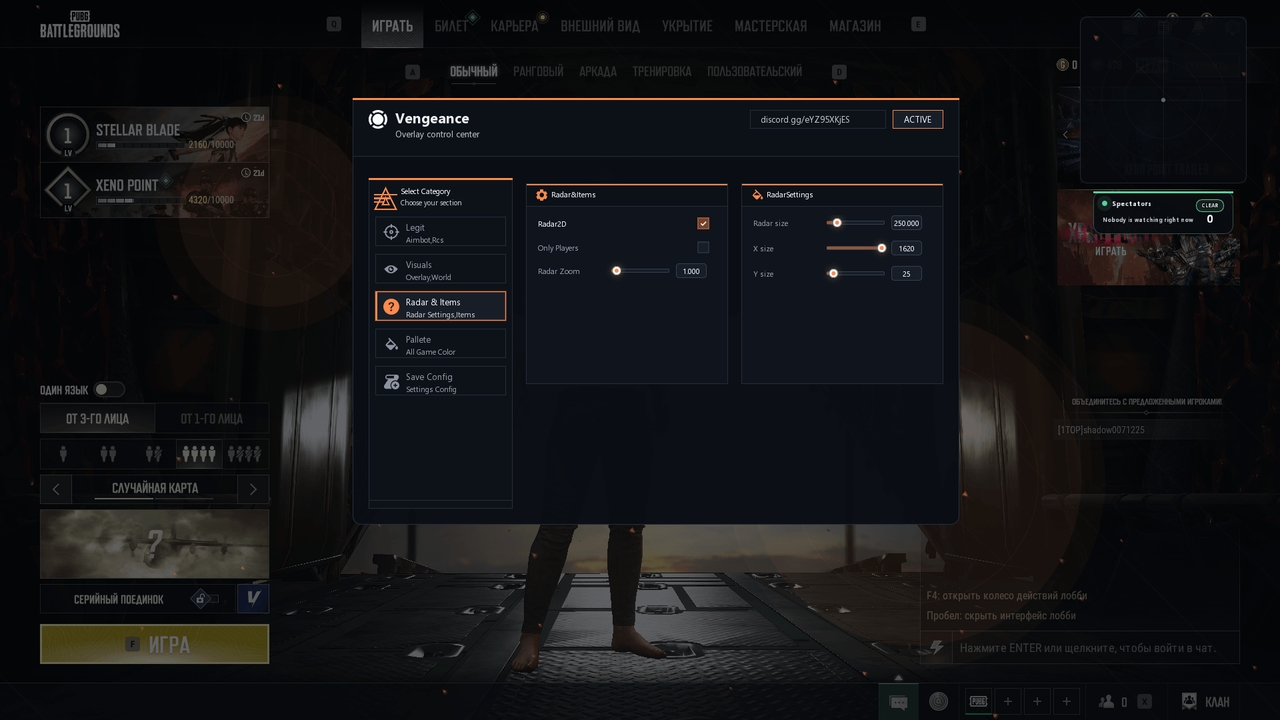1280x720 pixels.
Task: Select the solo single-figure team size
Action: [x=63, y=454]
